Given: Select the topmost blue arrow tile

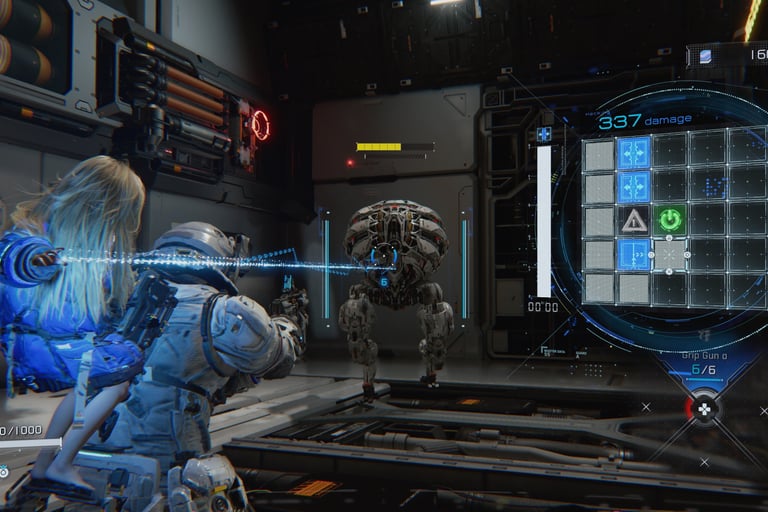Looking at the screenshot, I should (x=634, y=153).
